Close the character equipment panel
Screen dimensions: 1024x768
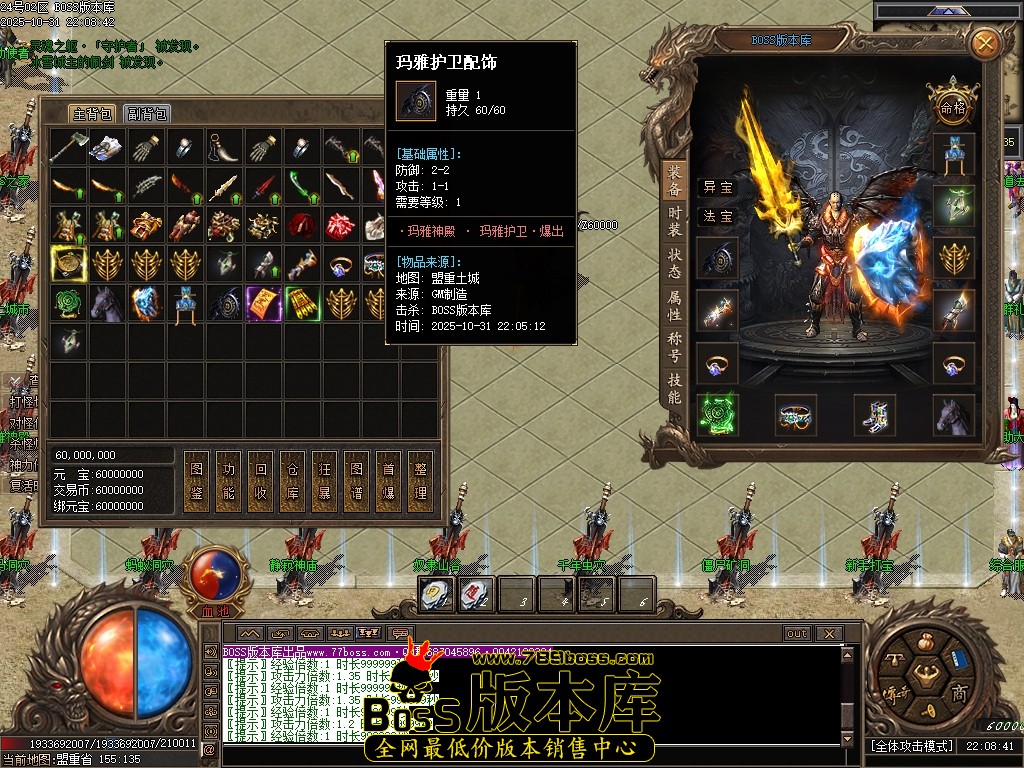click(985, 43)
